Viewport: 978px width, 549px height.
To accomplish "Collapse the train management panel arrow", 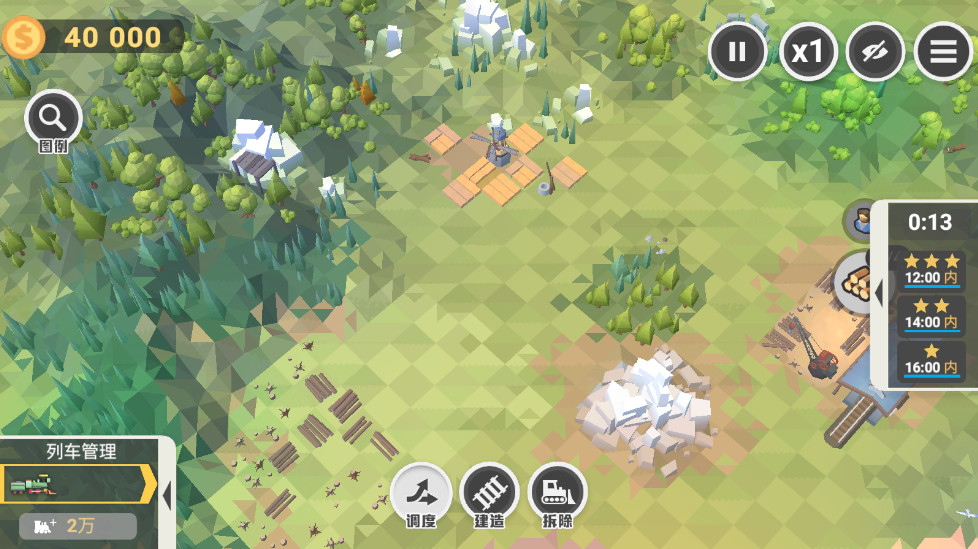I will [x=167, y=494].
